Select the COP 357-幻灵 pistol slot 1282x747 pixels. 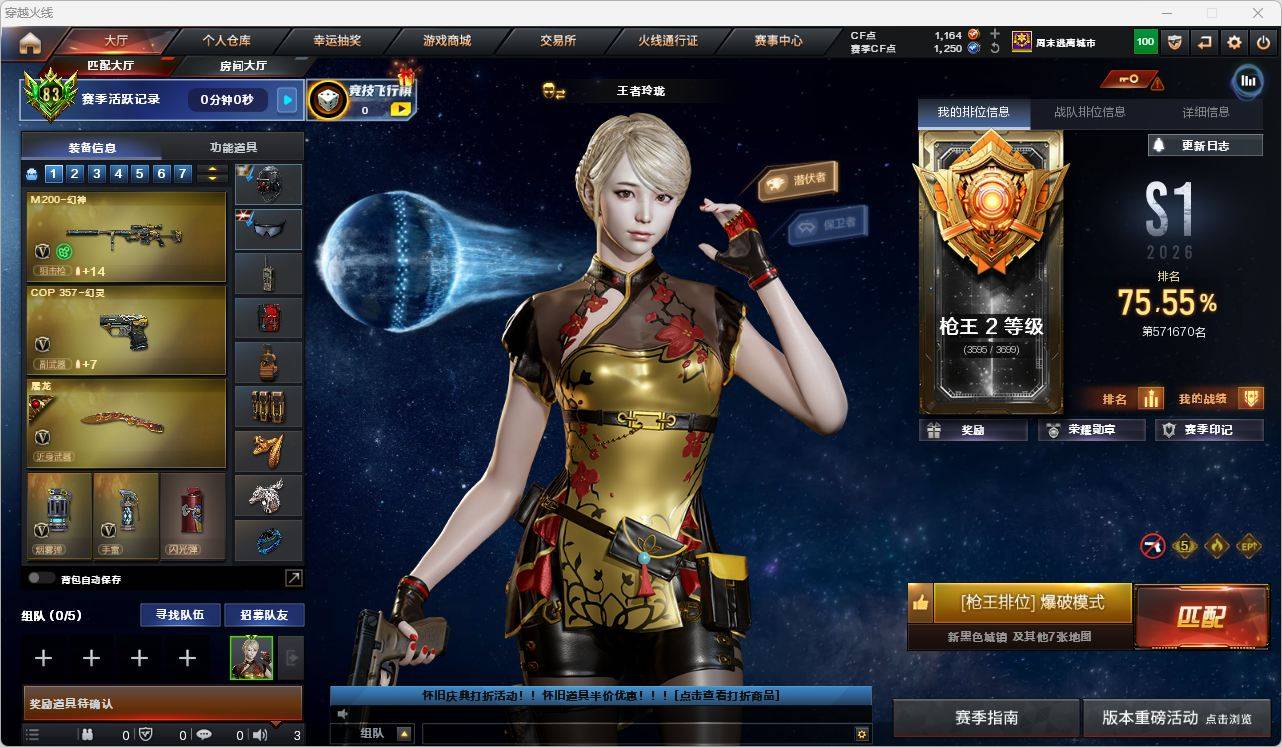point(126,330)
